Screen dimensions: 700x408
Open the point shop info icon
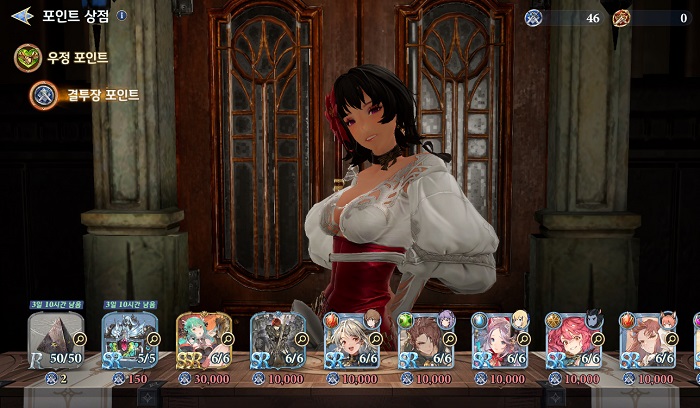pos(122,16)
